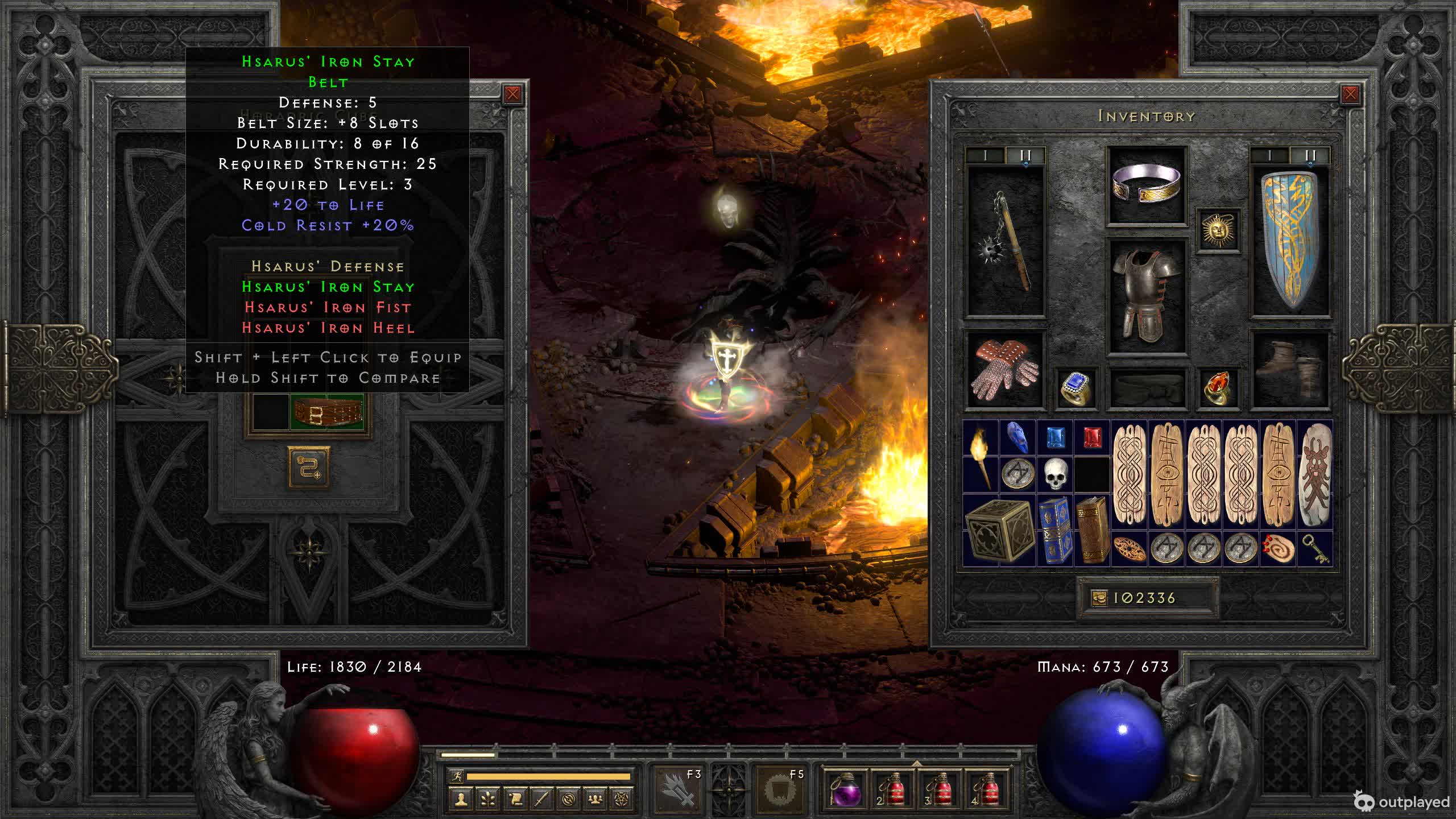Screen dimensions: 1456x819
Task: Select the Horadric Cube item in inventory
Action: coord(998,530)
